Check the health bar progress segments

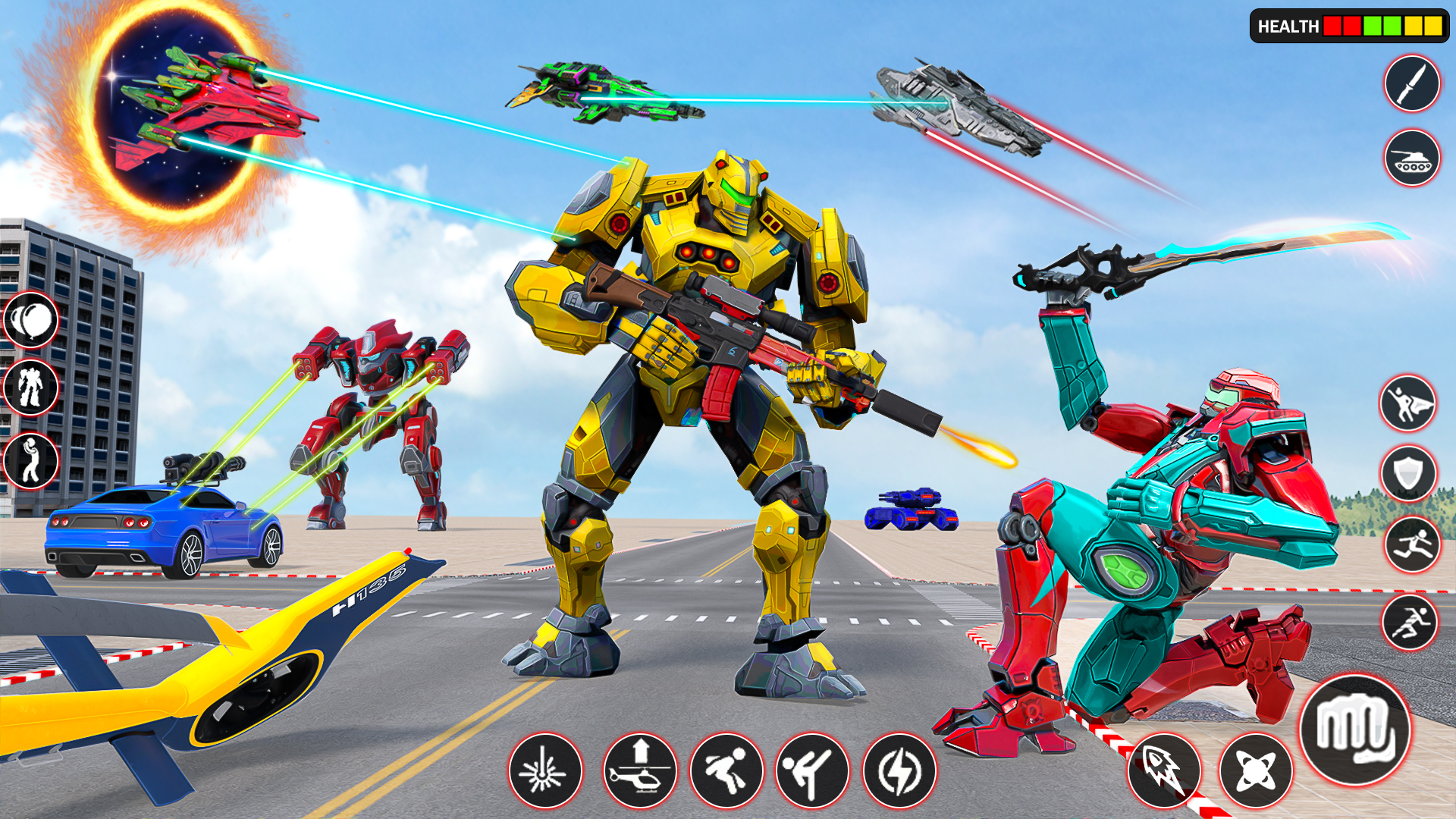tap(1388, 25)
